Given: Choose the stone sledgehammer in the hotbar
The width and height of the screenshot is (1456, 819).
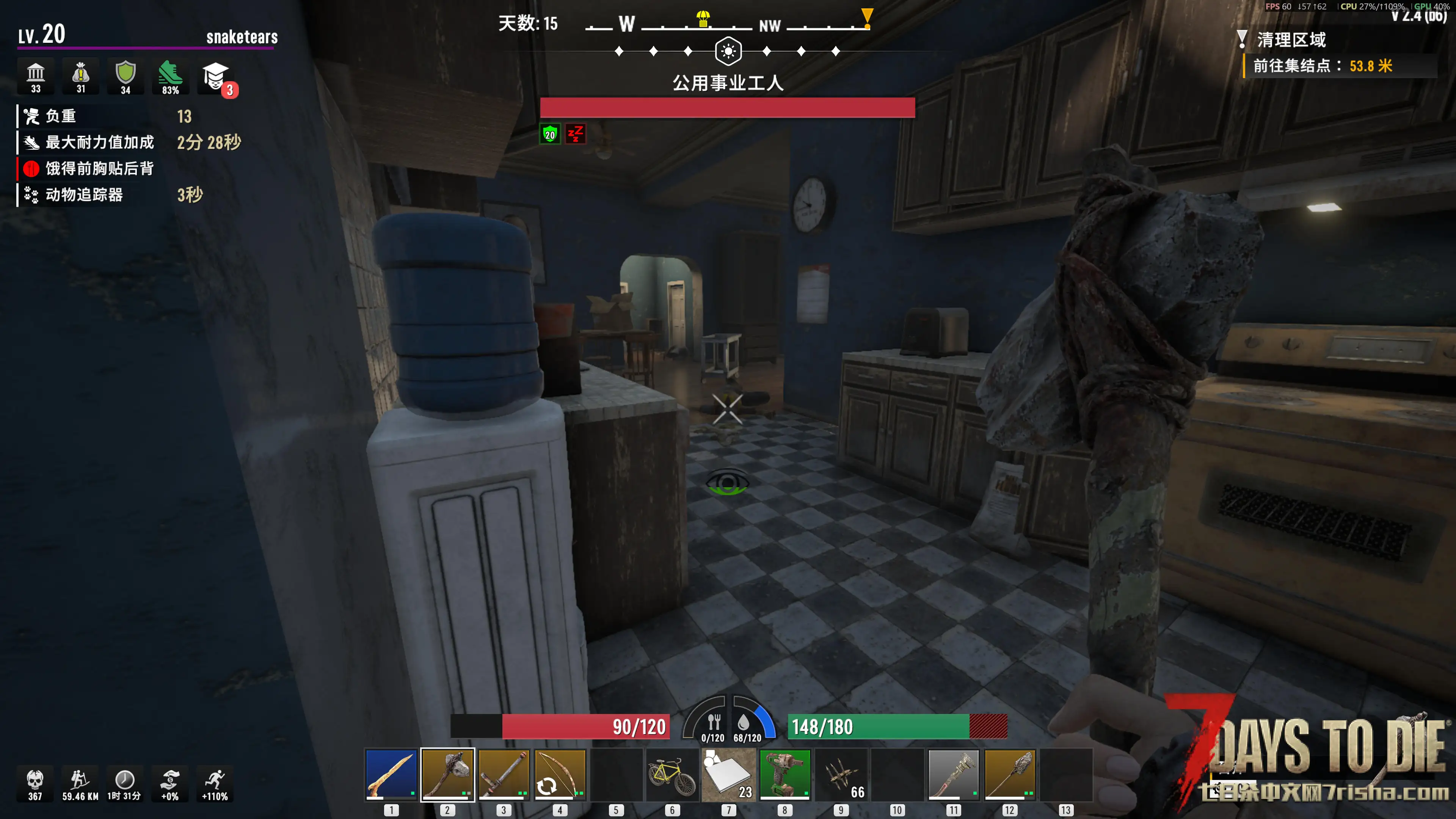Looking at the screenshot, I should tap(447, 774).
